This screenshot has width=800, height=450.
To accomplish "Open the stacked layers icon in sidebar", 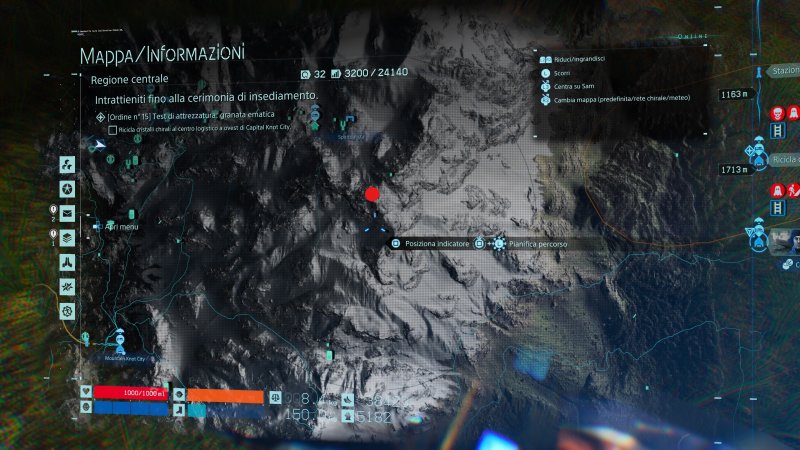I will 66,237.
